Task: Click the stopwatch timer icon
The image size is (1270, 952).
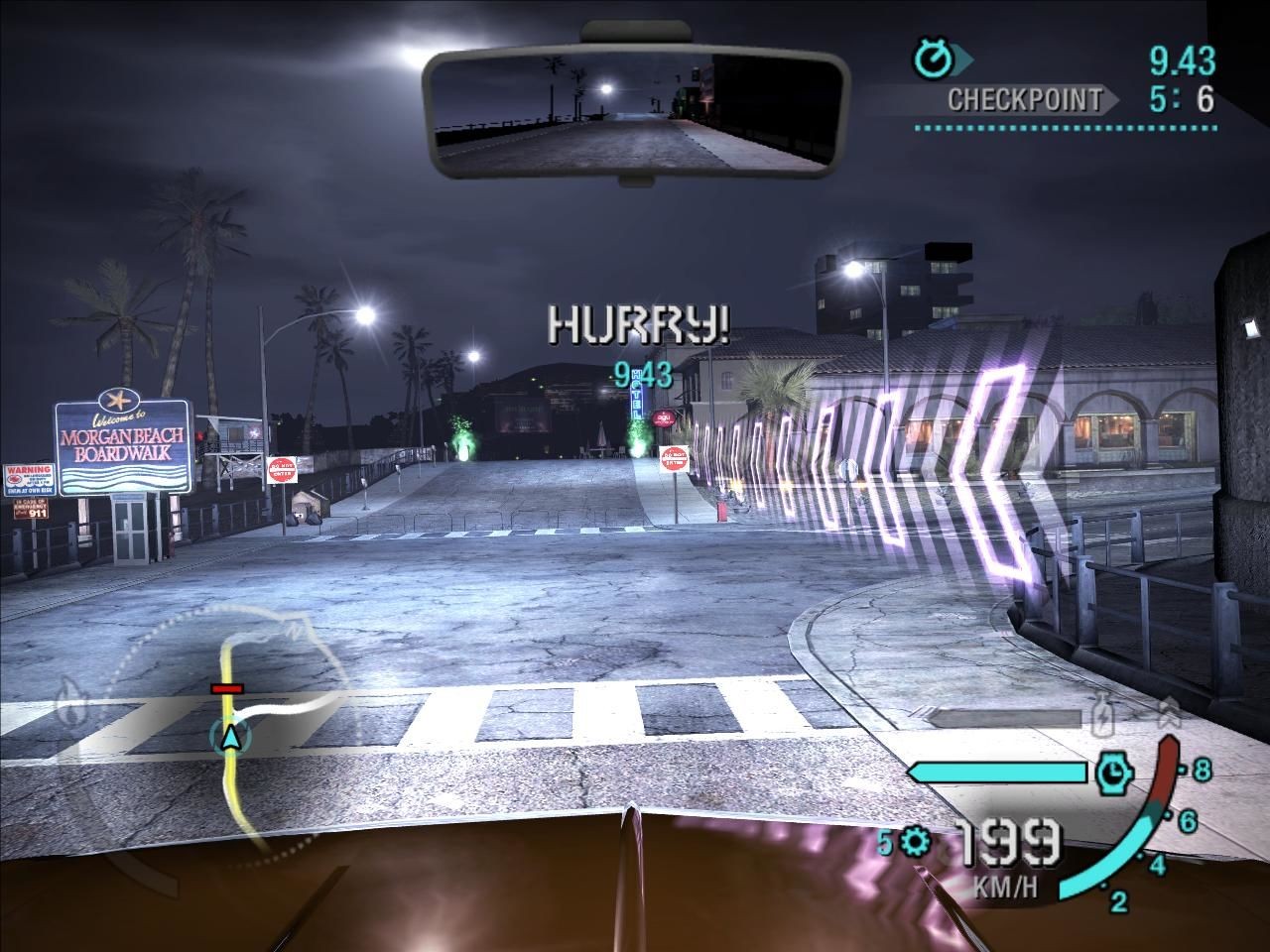Action: (933, 59)
